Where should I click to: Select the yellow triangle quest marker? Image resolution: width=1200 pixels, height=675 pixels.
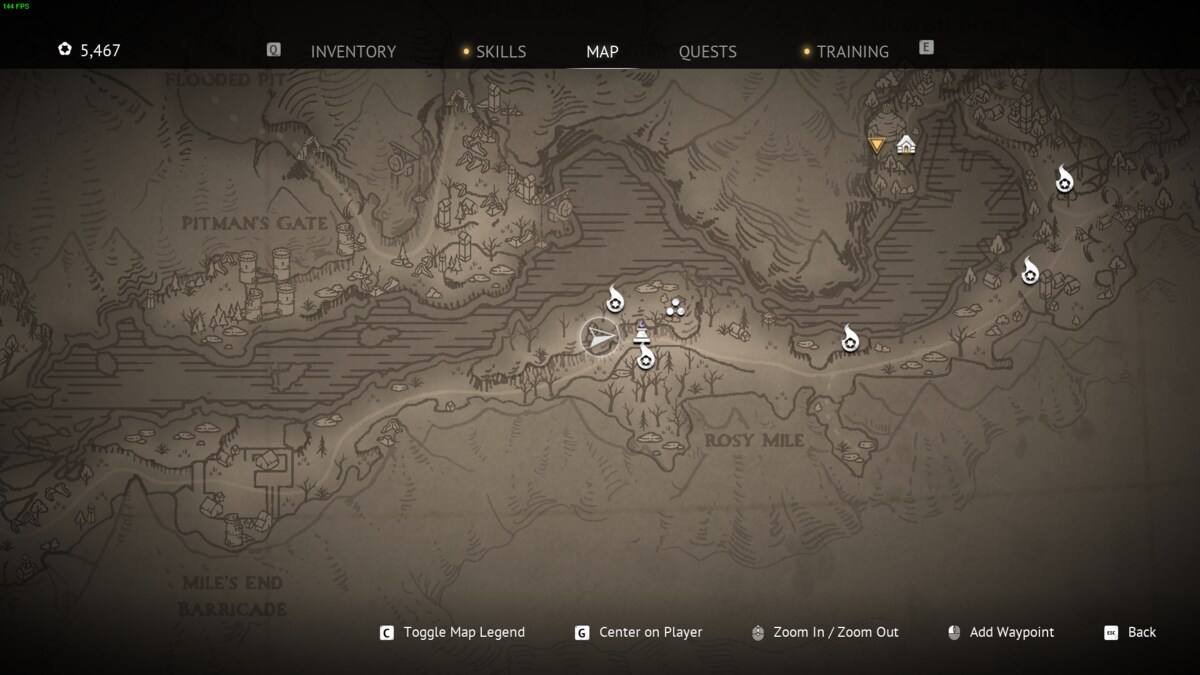[x=877, y=145]
